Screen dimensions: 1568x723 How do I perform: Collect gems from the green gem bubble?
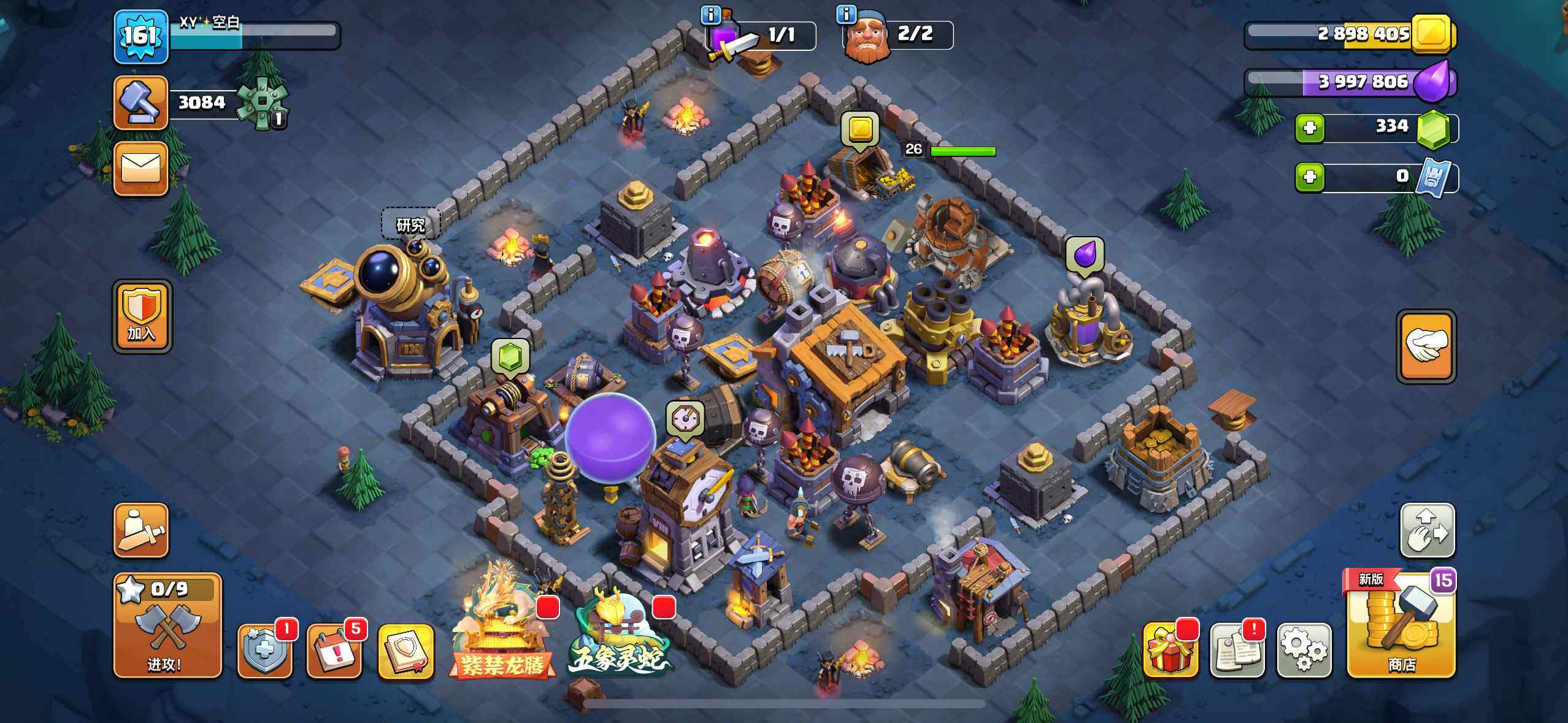(510, 356)
